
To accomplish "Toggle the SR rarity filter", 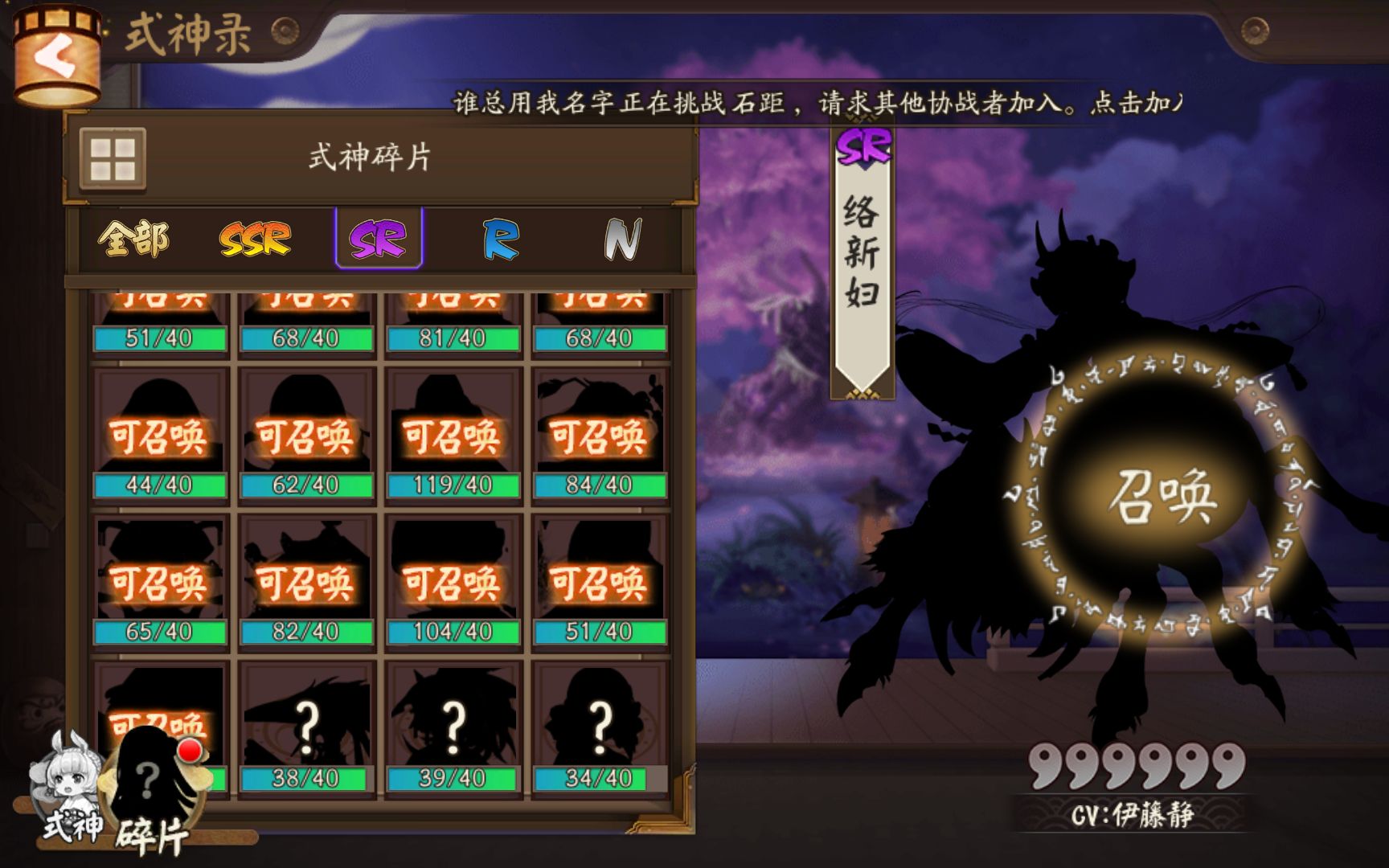I will coord(377,238).
